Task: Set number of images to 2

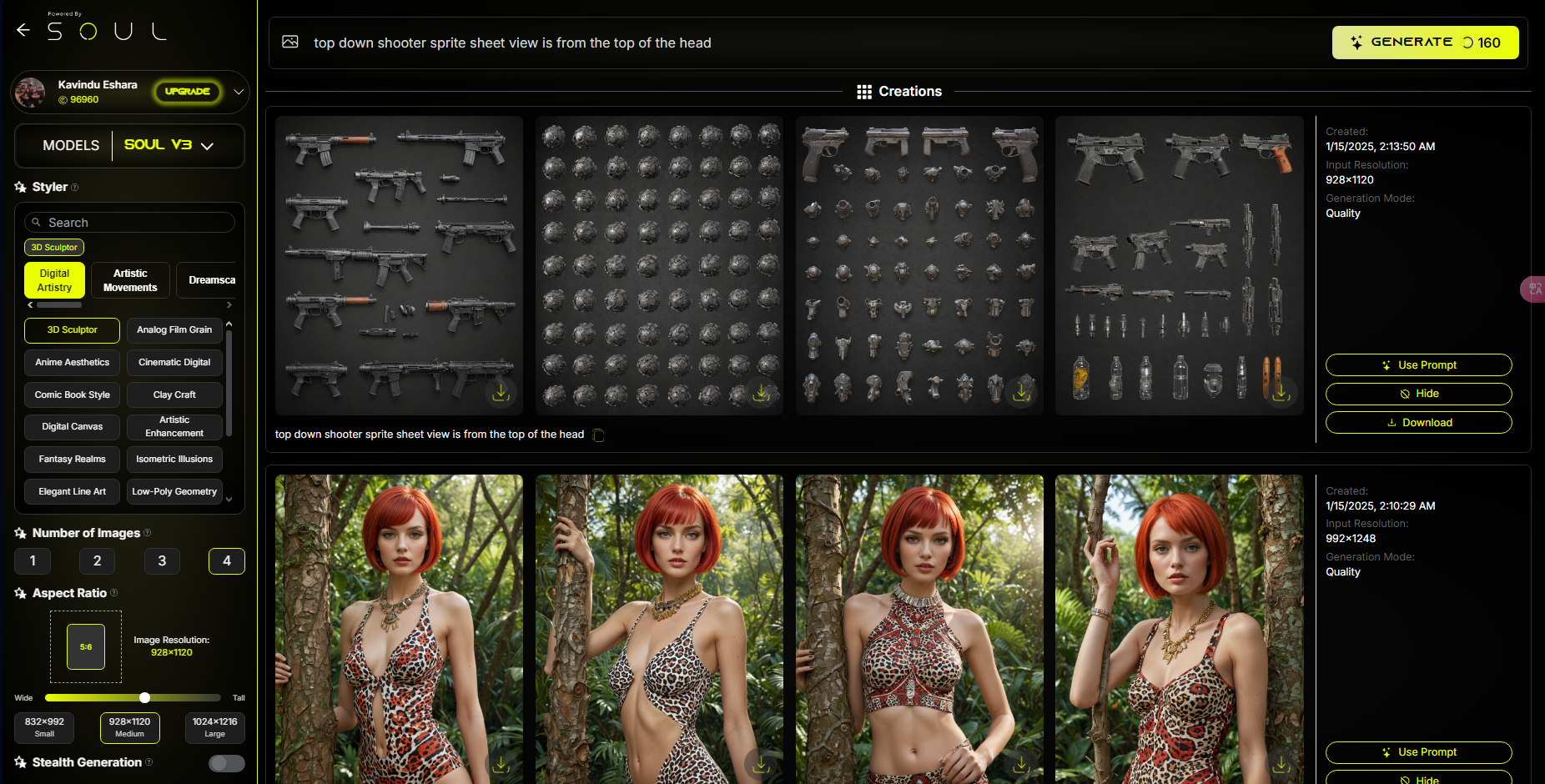Action: [x=97, y=561]
